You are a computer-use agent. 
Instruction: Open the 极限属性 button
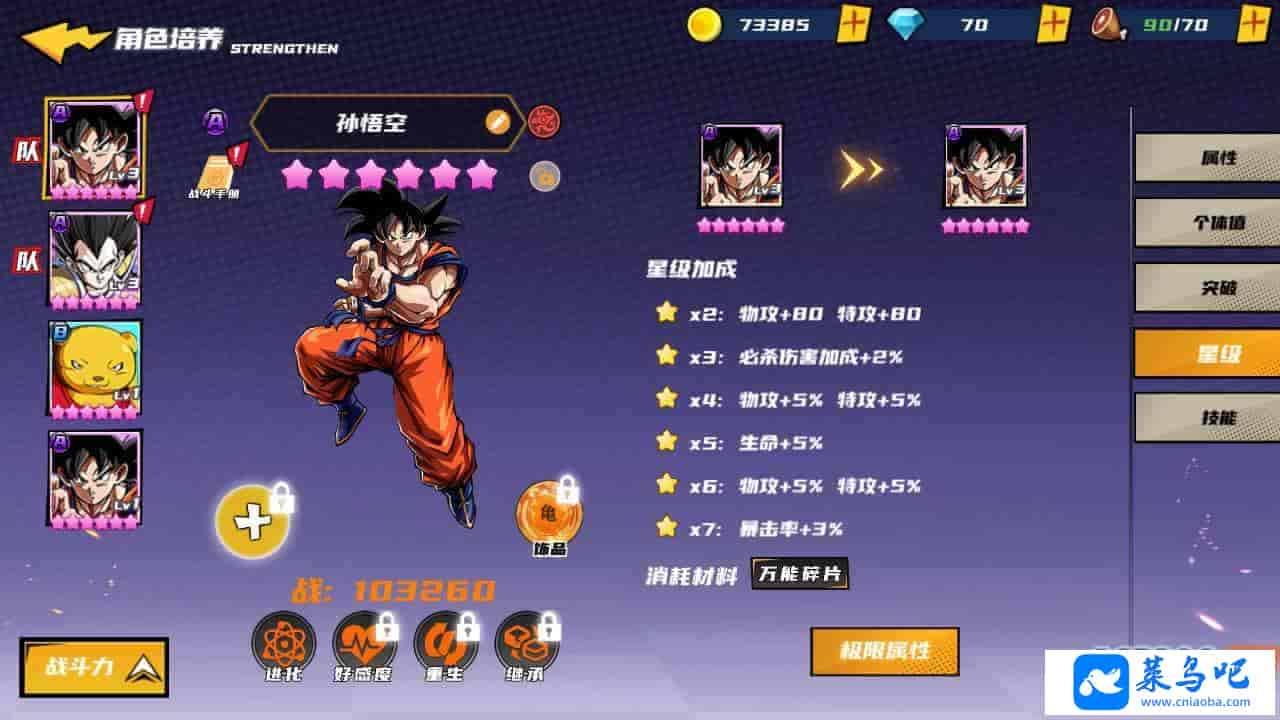coord(884,652)
